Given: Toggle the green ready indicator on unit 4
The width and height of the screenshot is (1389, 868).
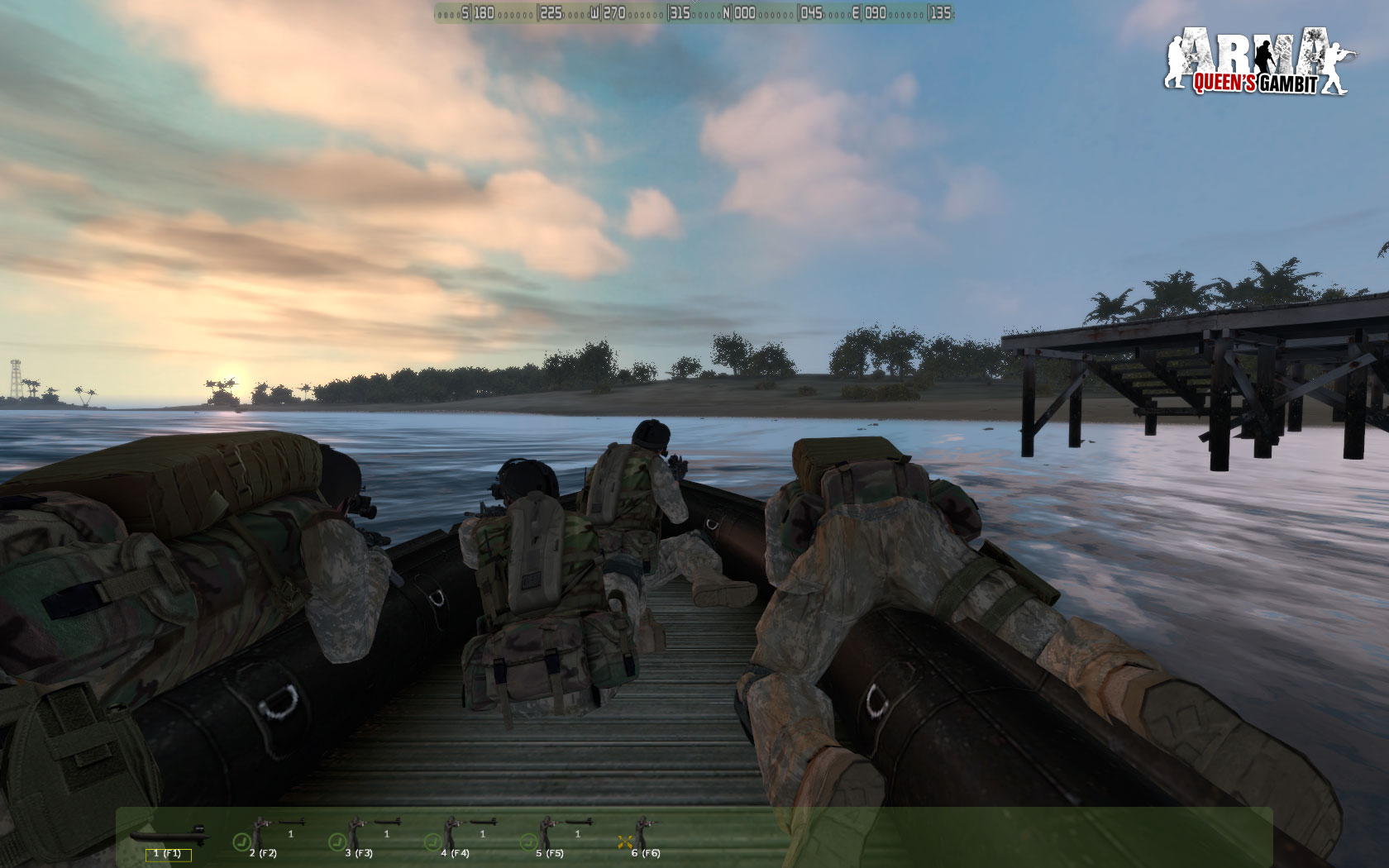Looking at the screenshot, I should [434, 841].
